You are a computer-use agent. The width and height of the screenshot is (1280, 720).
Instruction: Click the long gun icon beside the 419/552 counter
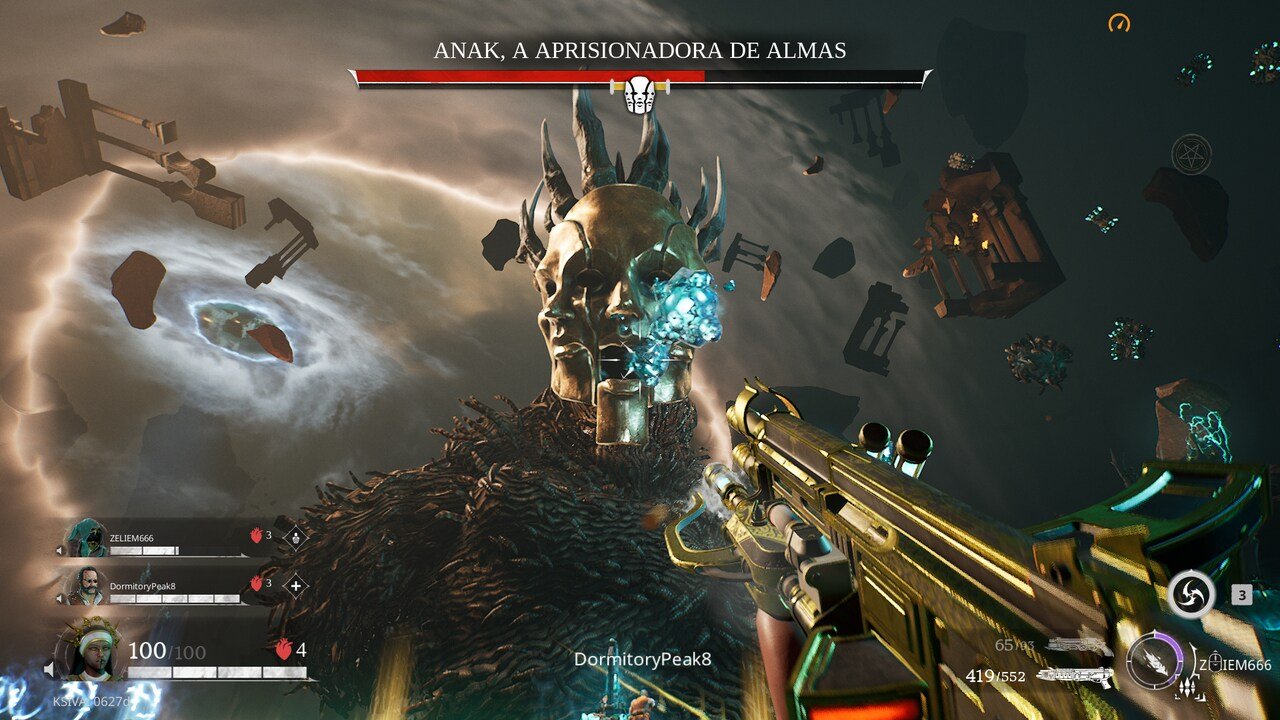click(1075, 675)
